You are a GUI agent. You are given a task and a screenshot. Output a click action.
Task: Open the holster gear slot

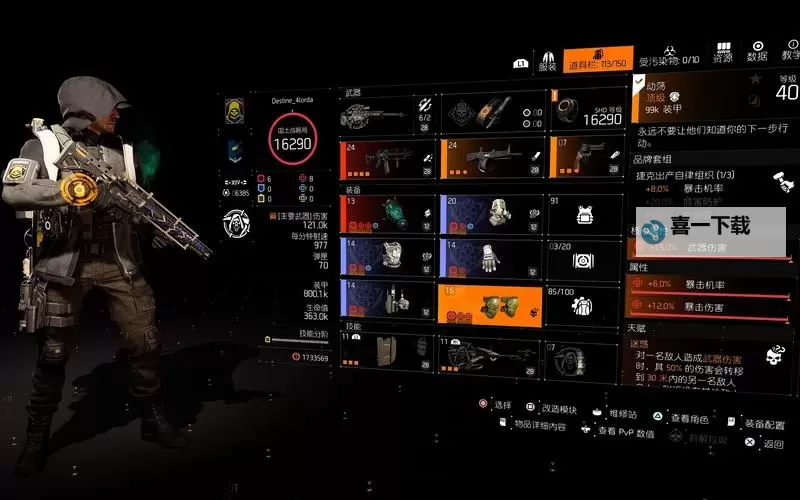pyautogui.click(x=389, y=300)
